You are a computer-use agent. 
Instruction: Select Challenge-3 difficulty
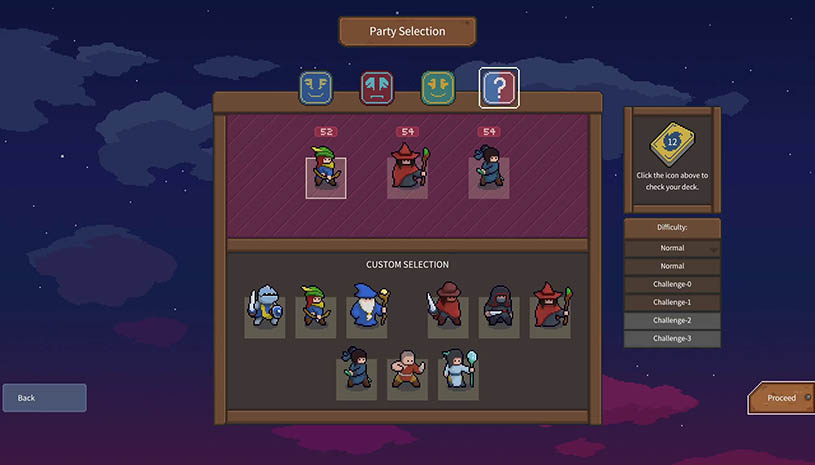[x=672, y=338]
